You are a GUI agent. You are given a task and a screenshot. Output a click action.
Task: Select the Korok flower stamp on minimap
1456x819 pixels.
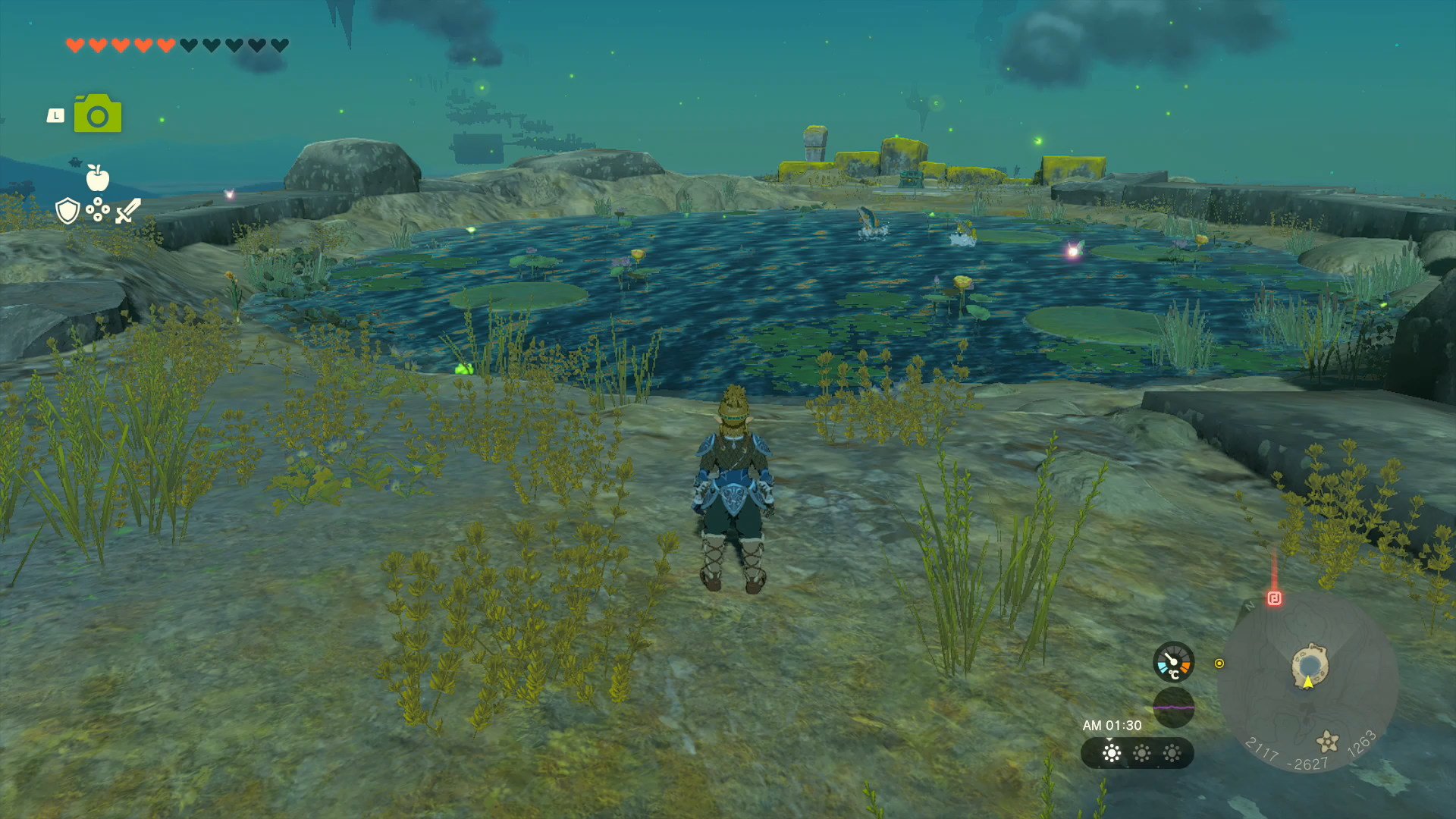click(1327, 741)
